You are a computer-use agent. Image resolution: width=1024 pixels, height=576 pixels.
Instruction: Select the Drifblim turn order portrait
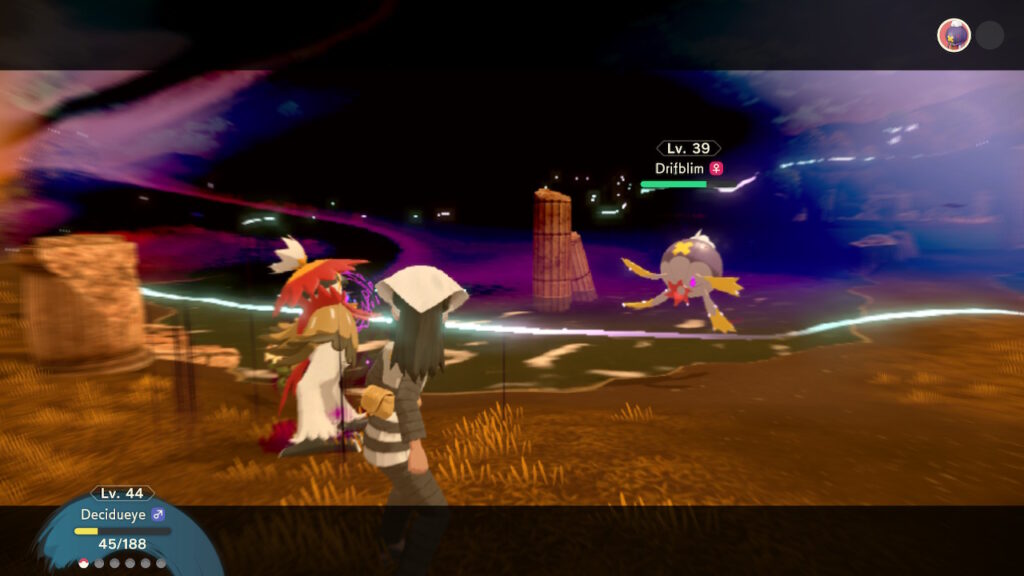click(953, 35)
